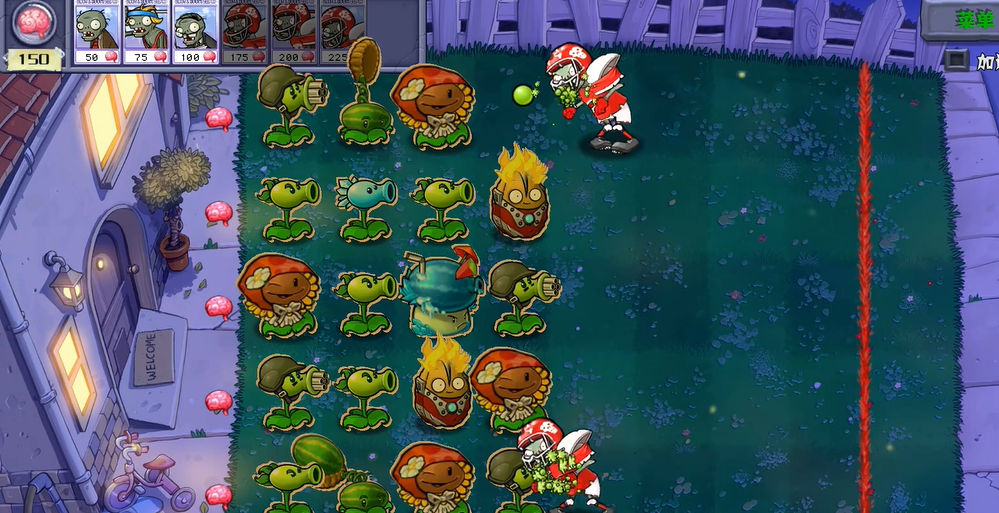The height and width of the screenshot is (513, 999).
Task: Pick the 225-brain football zombie card
Action: click(342, 32)
